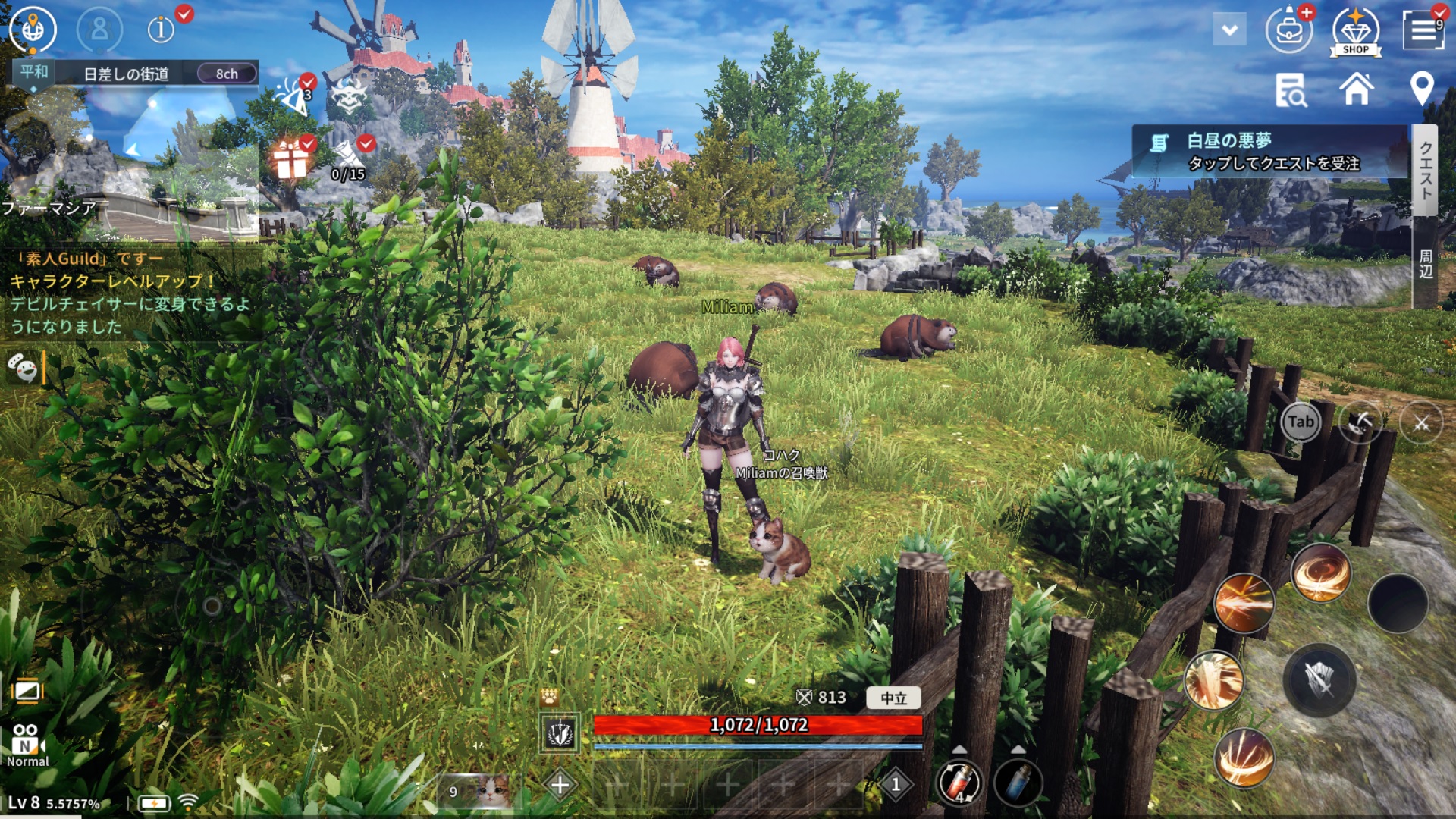Select the cat summon portrait slot
The height and width of the screenshot is (819, 1456).
coord(475,791)
